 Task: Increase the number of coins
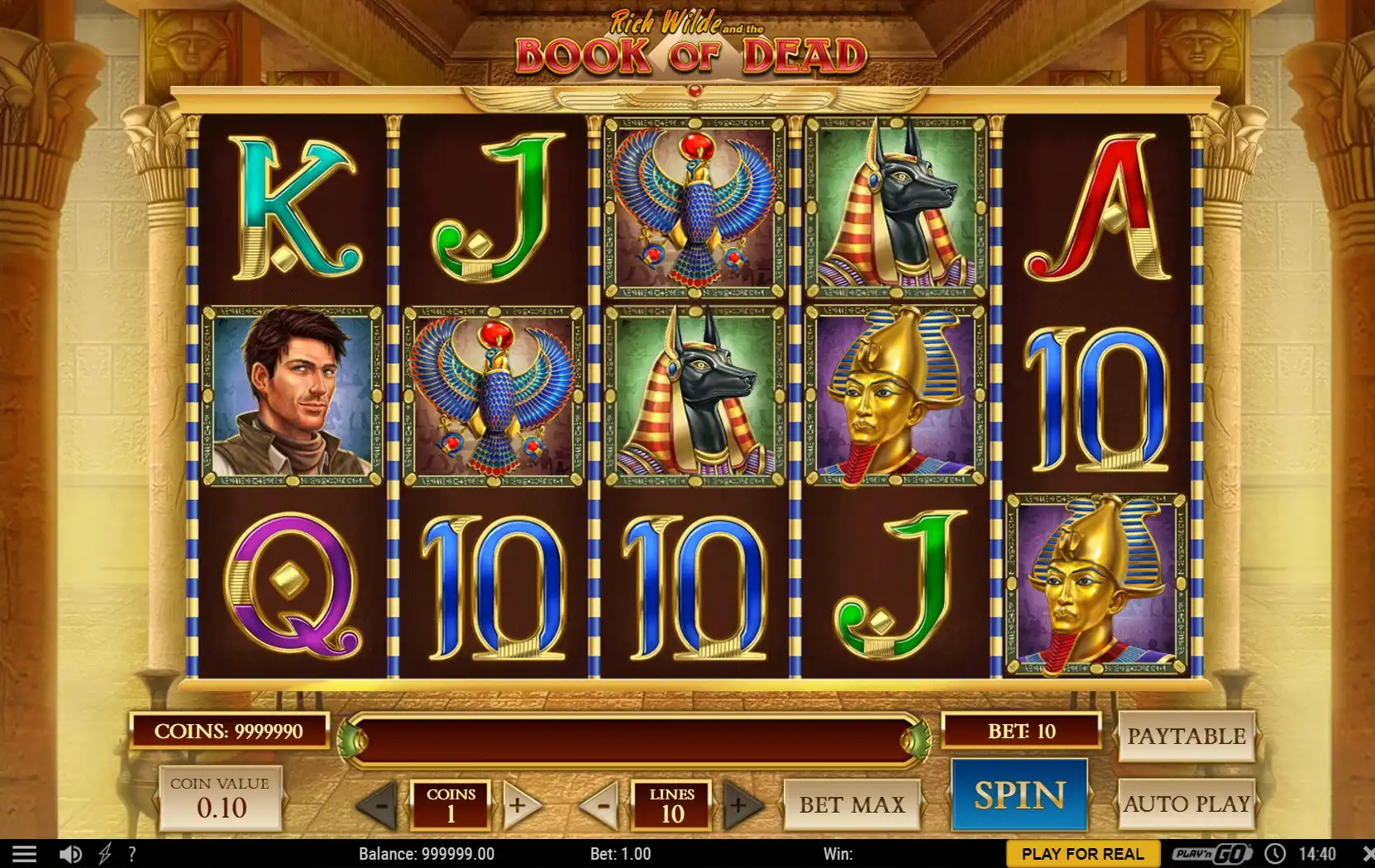(518, 804)
